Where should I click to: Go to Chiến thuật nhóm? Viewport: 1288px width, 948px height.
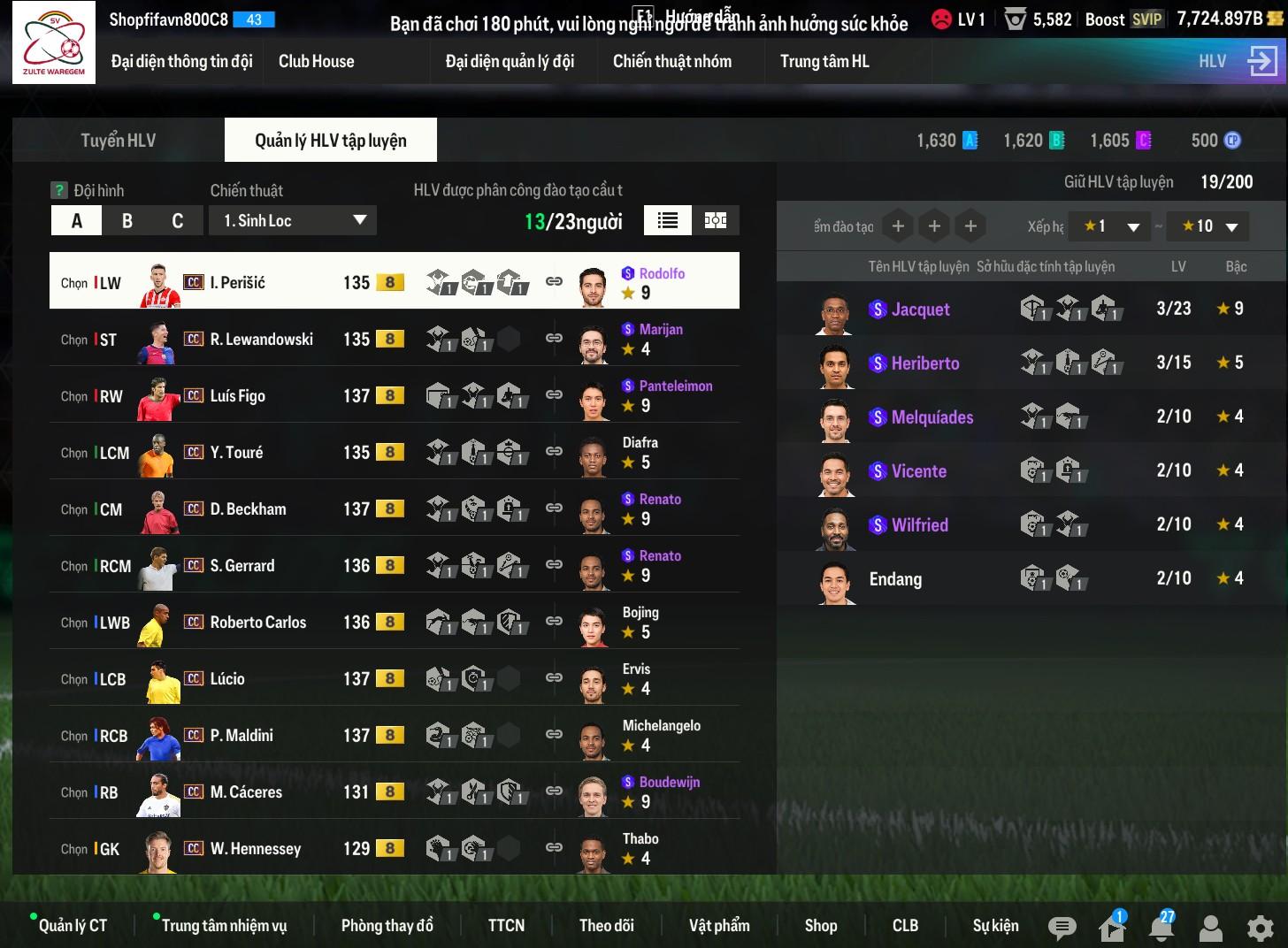[x=671, y=61]
